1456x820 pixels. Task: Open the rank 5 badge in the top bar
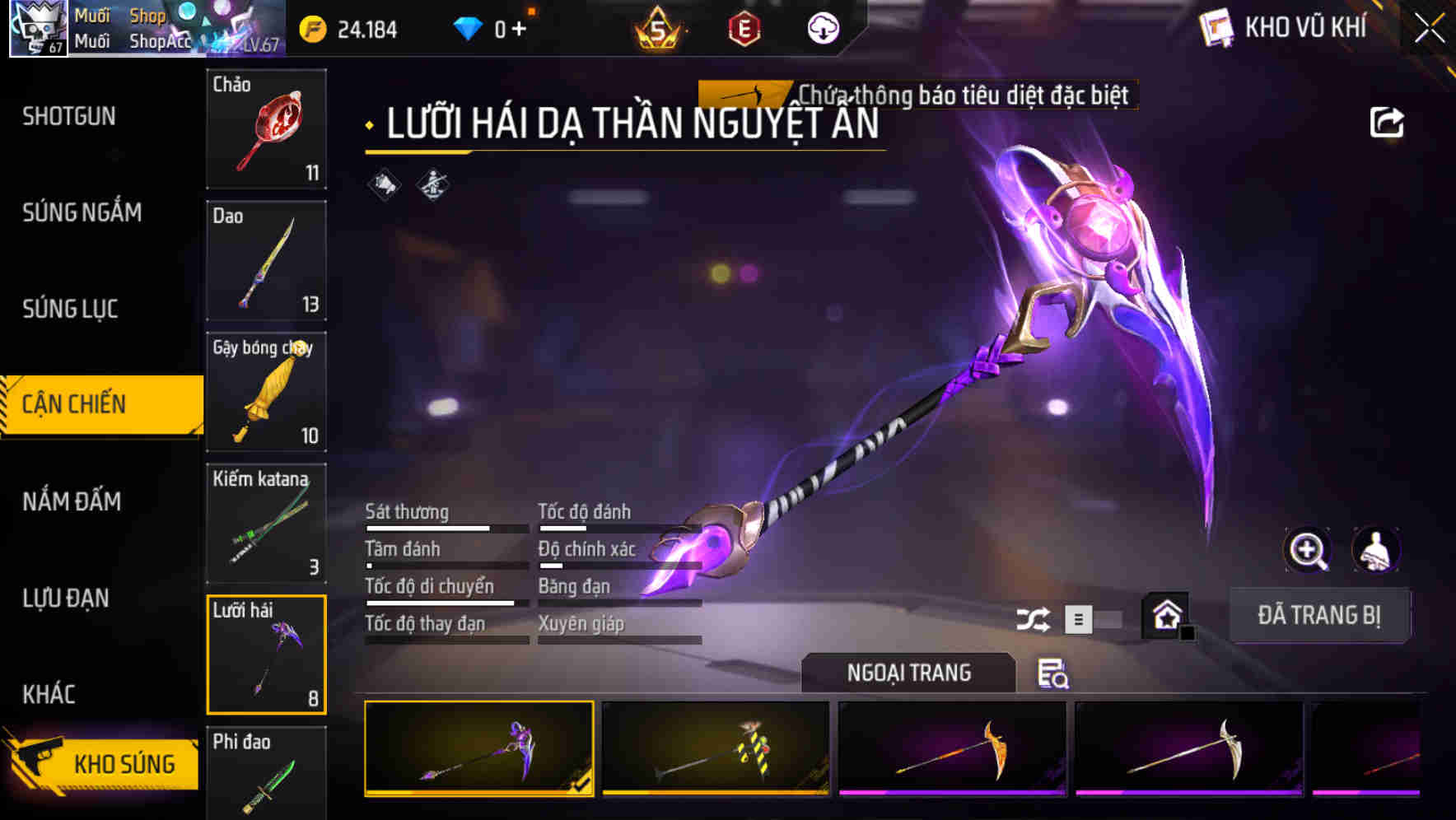tap(656, 27)
